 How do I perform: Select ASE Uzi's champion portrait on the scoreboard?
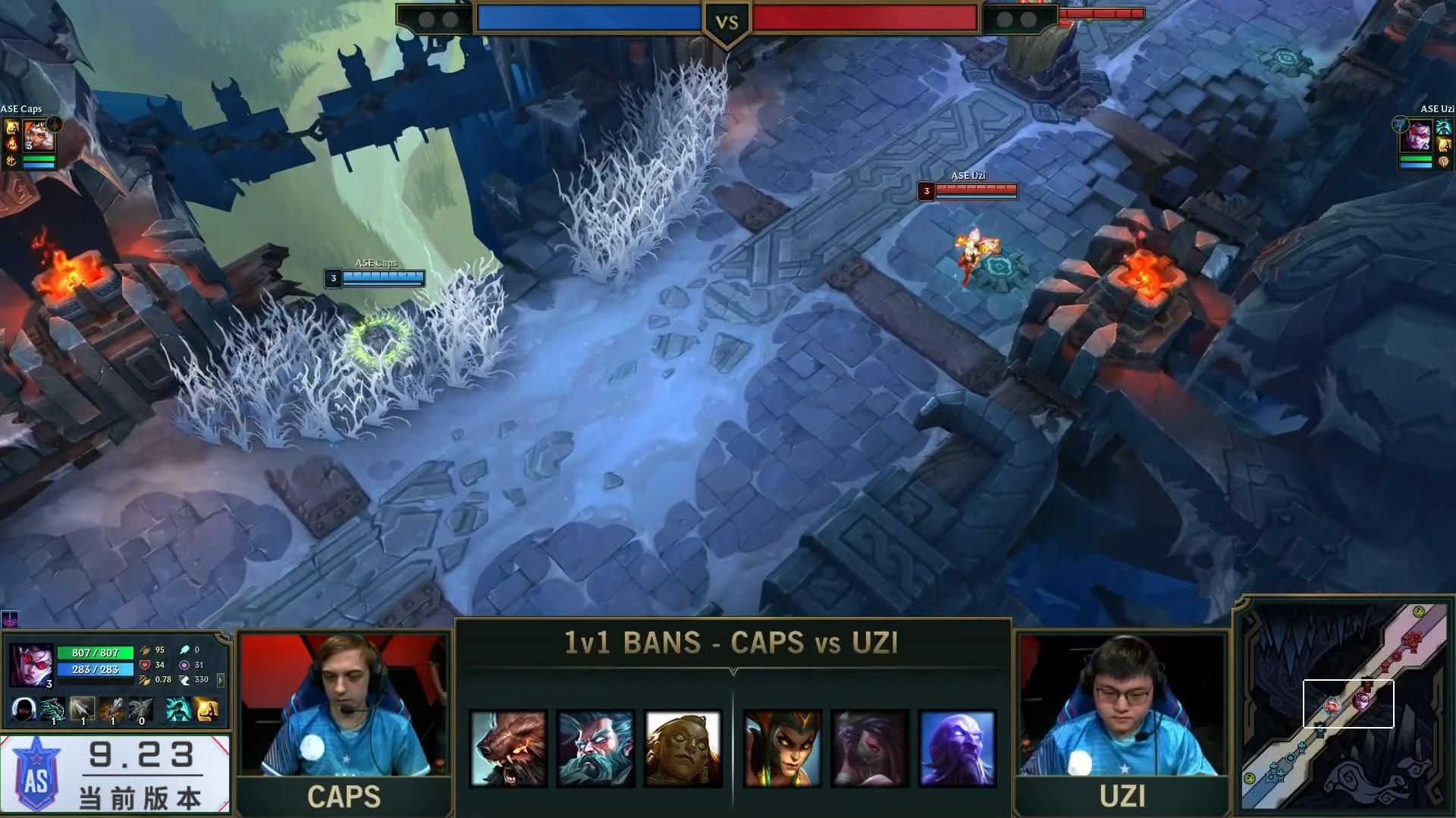tap(1415, 137)
